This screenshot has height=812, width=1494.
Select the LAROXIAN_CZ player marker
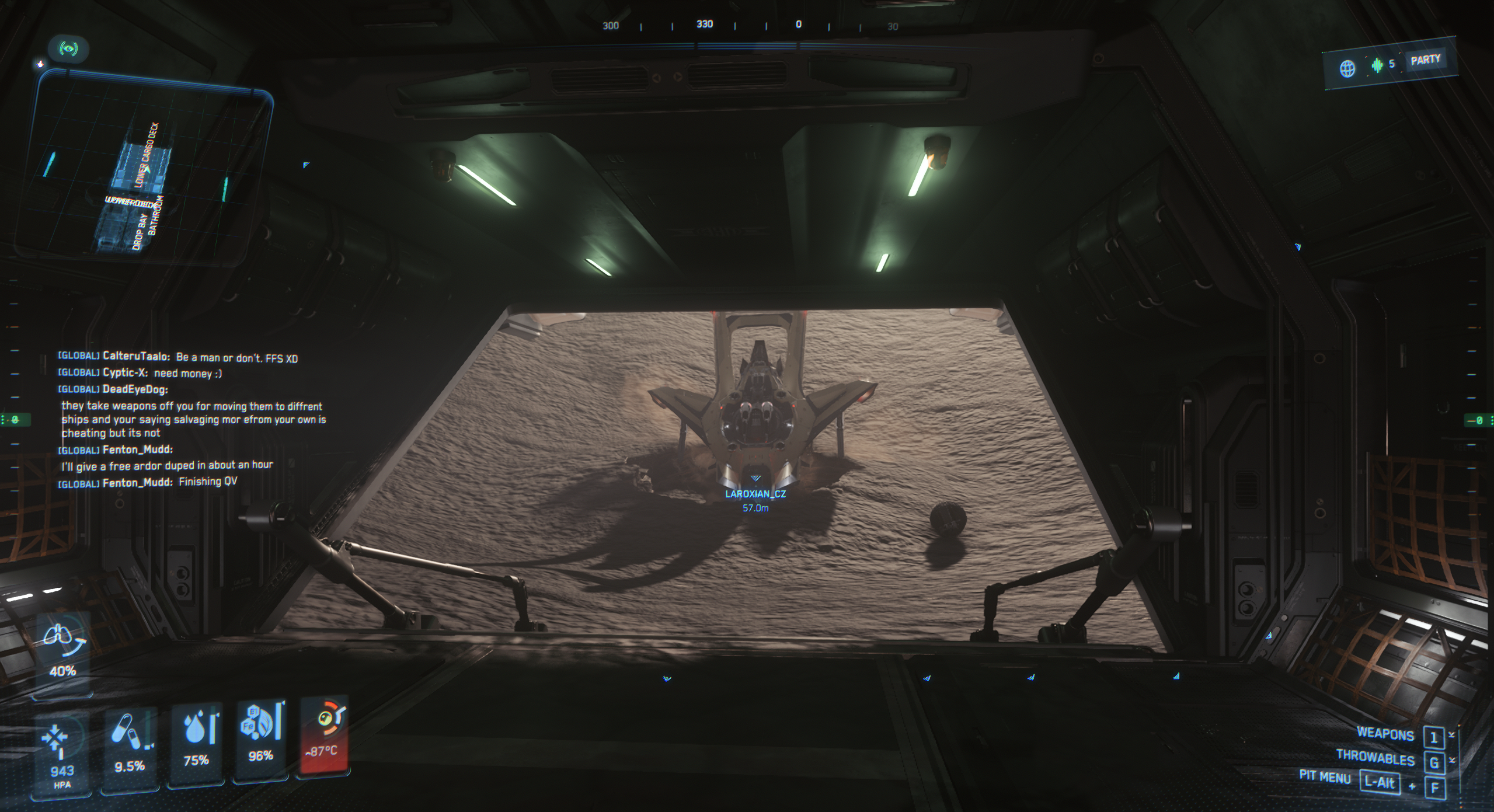pyautogui.click(x=755, y=493)
